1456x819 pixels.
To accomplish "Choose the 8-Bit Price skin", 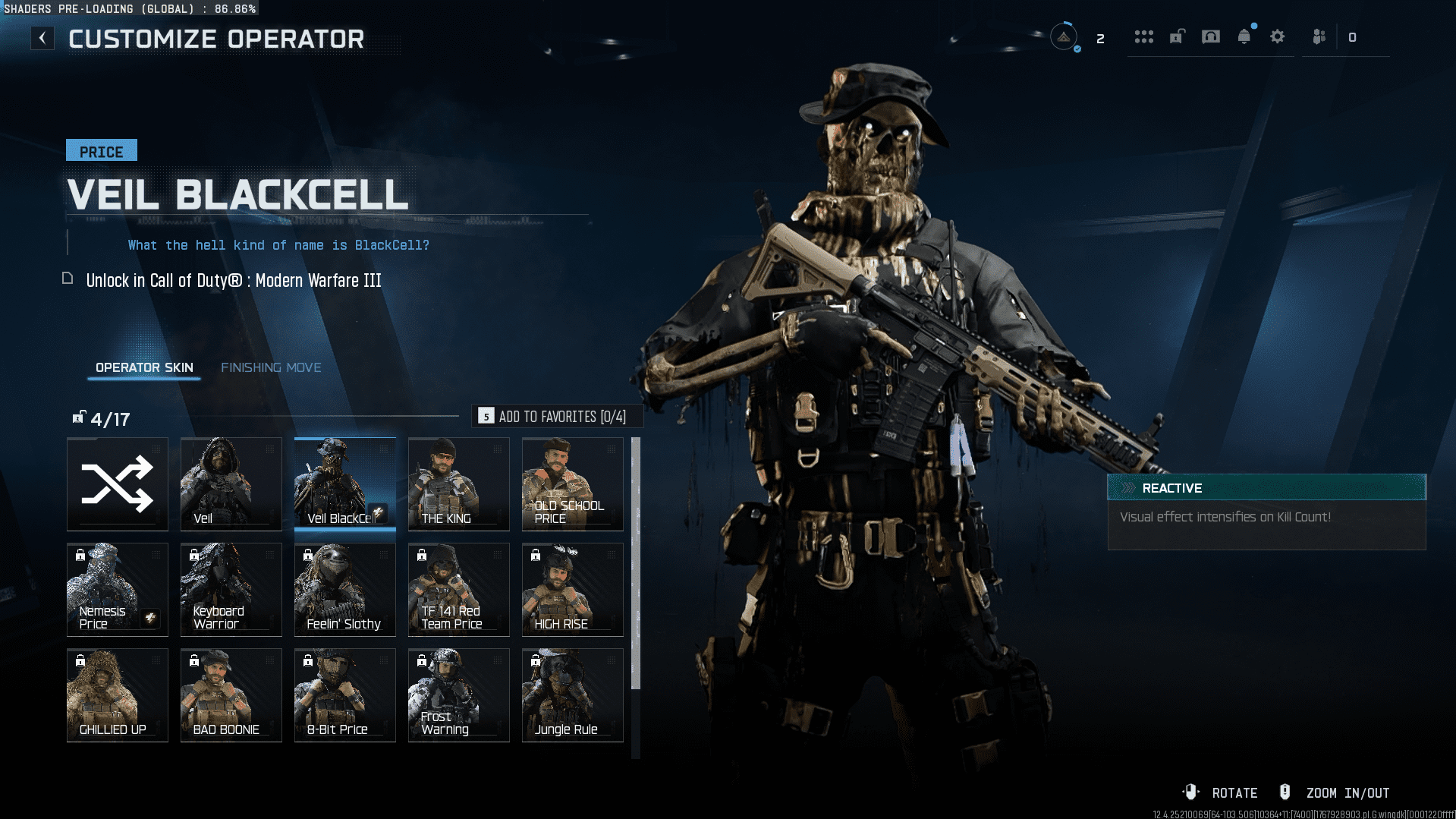I will [345, 695].
